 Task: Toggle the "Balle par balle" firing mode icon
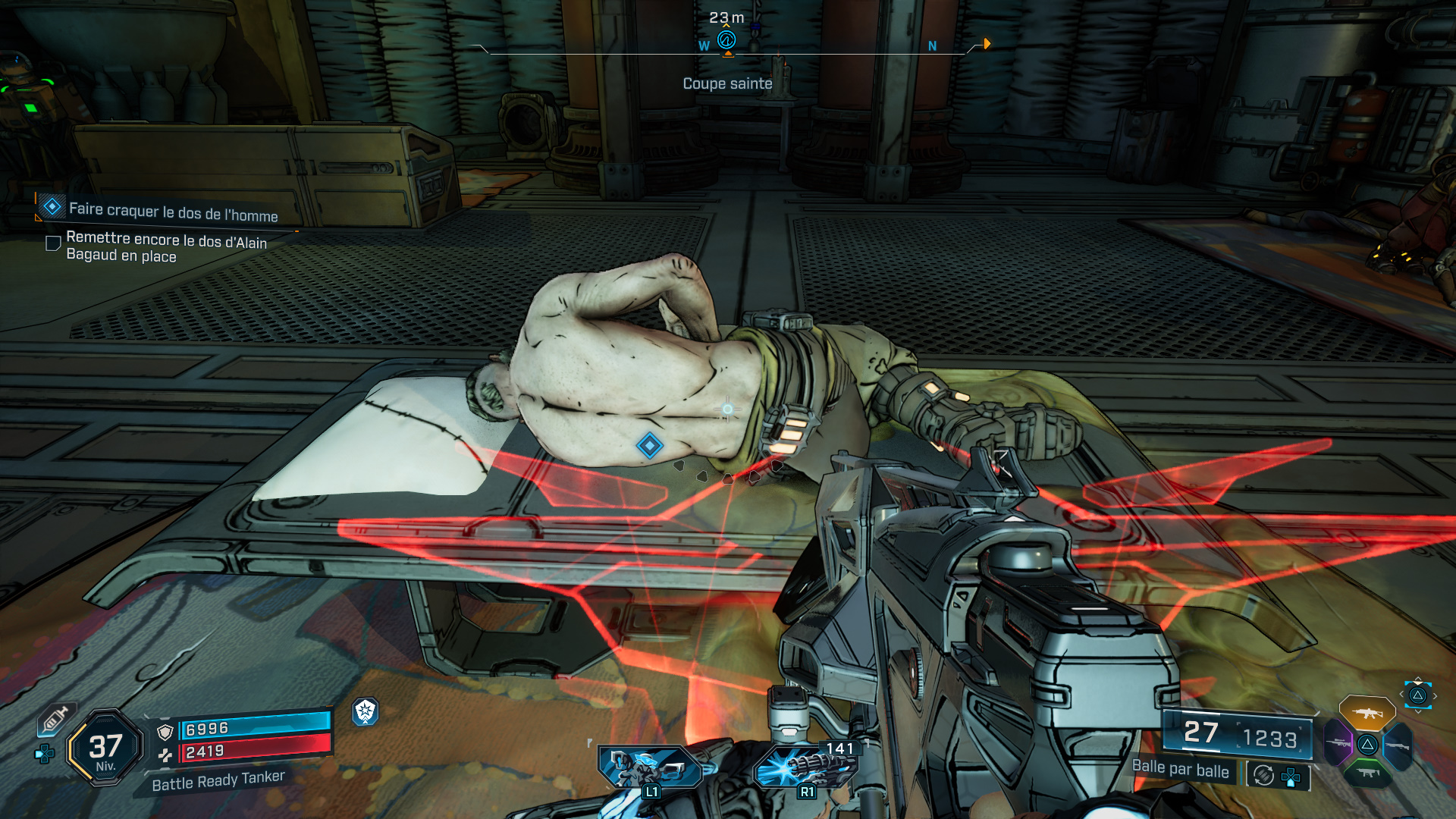[x=1263, y=775]
